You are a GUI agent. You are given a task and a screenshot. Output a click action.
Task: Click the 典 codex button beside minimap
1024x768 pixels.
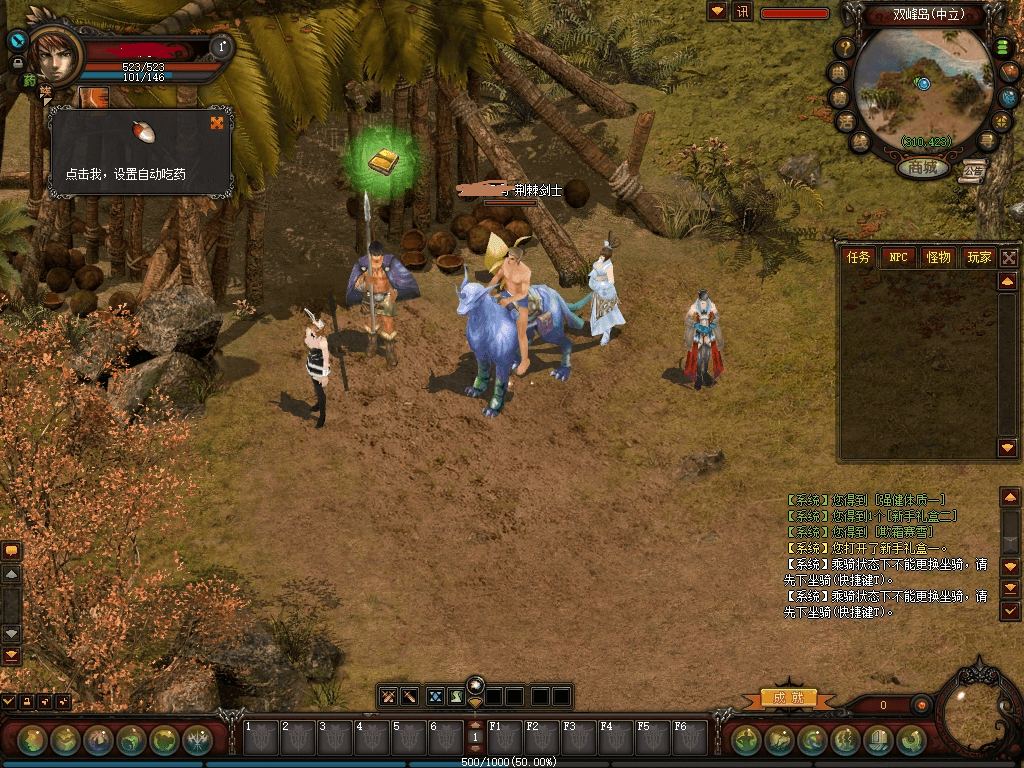[838, 72]
